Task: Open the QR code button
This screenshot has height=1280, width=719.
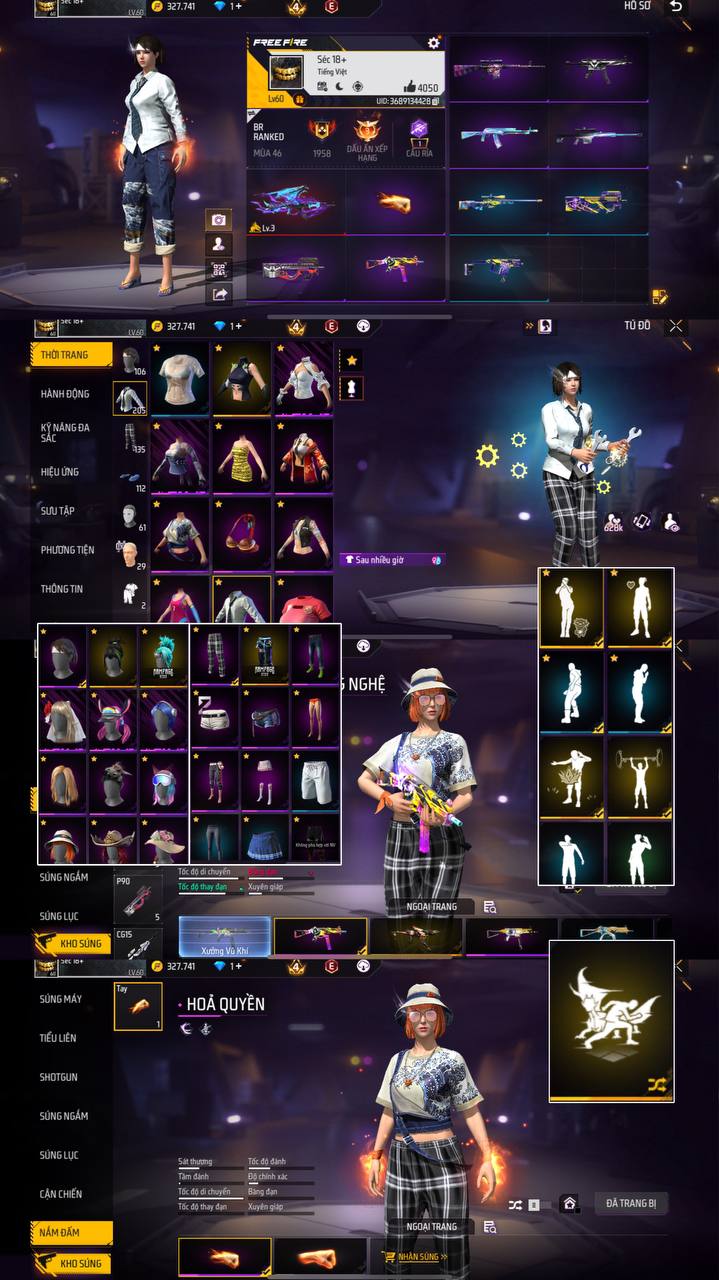Action: [x=218, y=269]
